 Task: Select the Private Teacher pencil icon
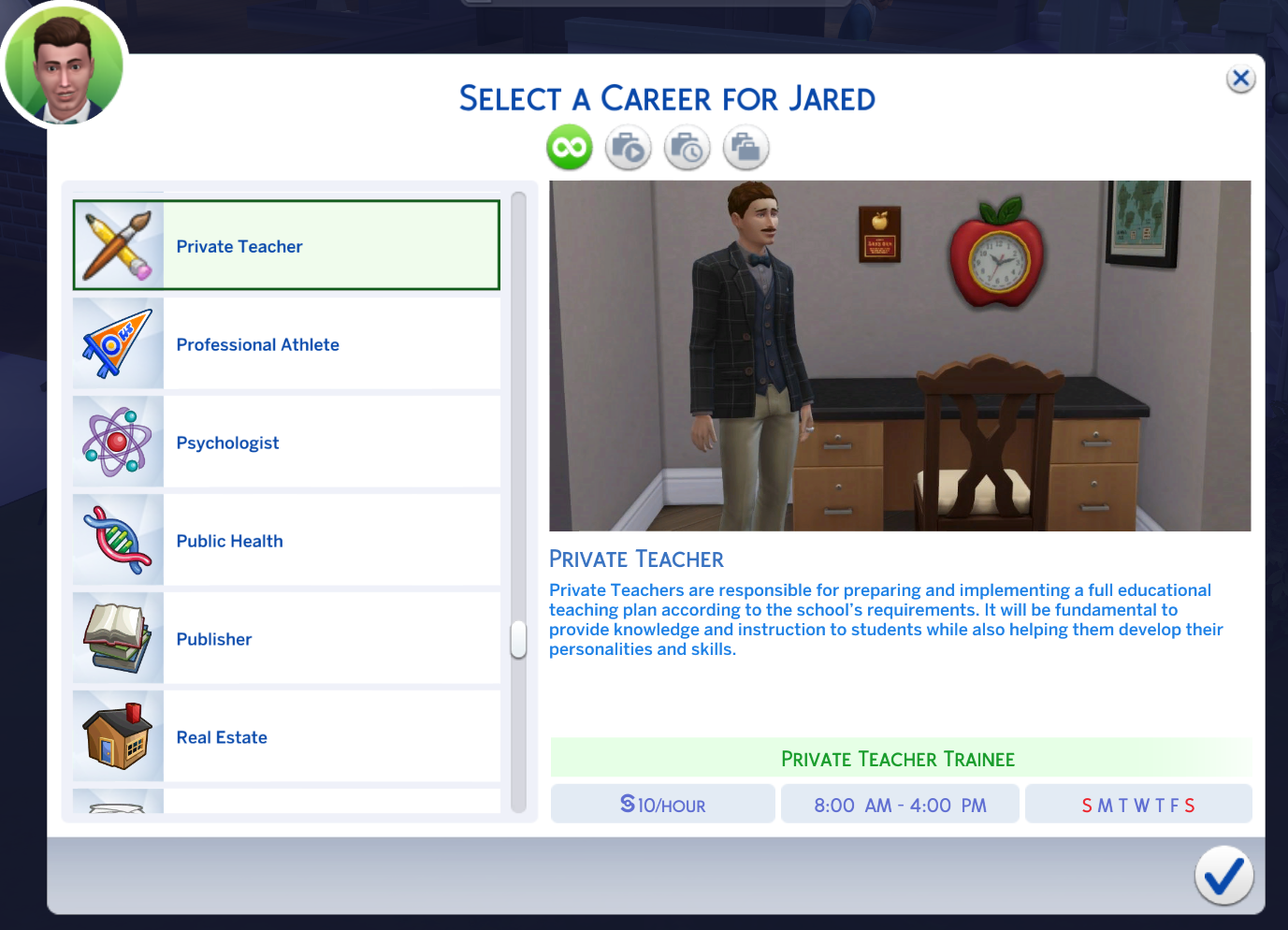[118, 244]
